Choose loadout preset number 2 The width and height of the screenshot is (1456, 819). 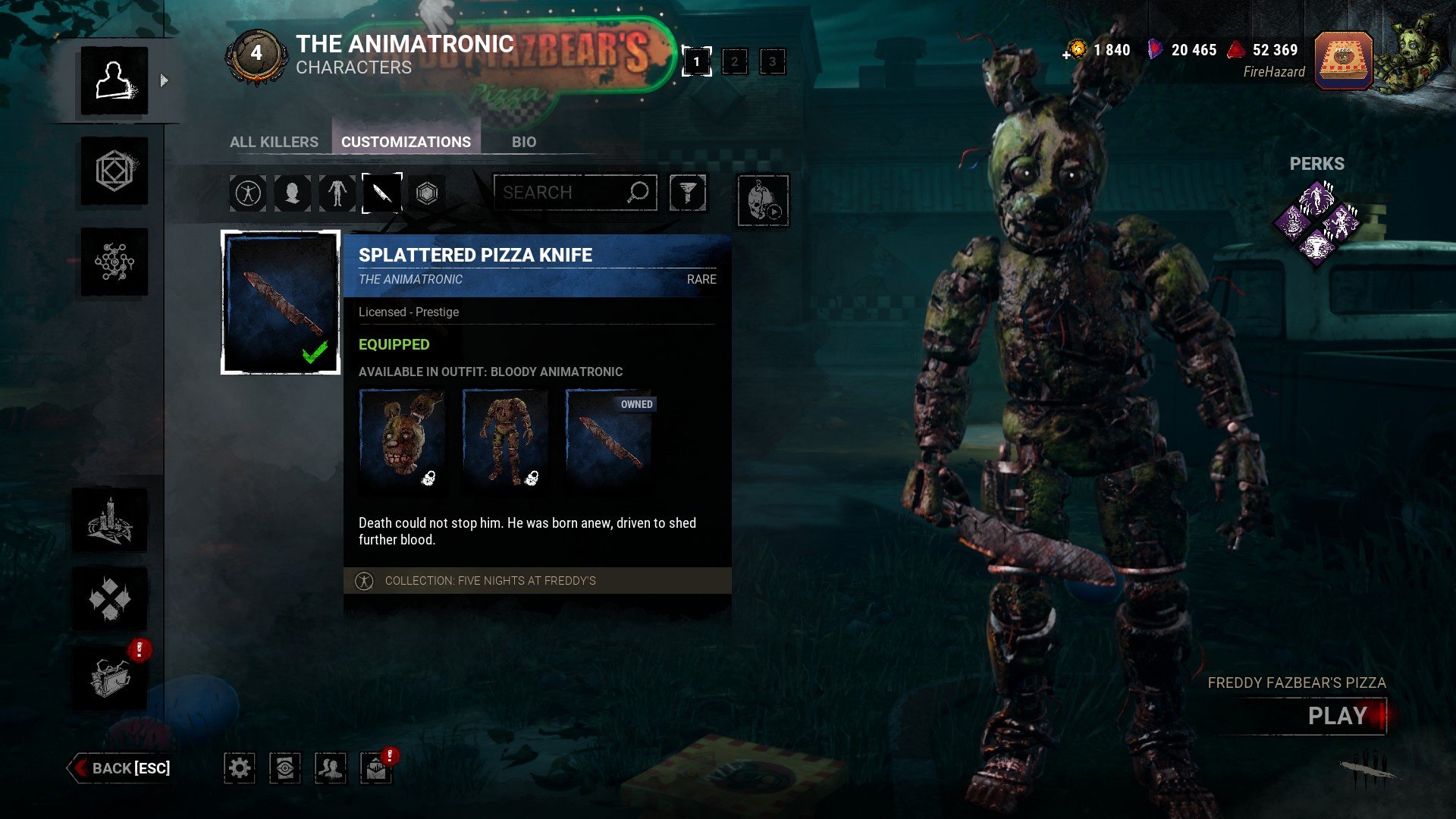click(734, 61)
